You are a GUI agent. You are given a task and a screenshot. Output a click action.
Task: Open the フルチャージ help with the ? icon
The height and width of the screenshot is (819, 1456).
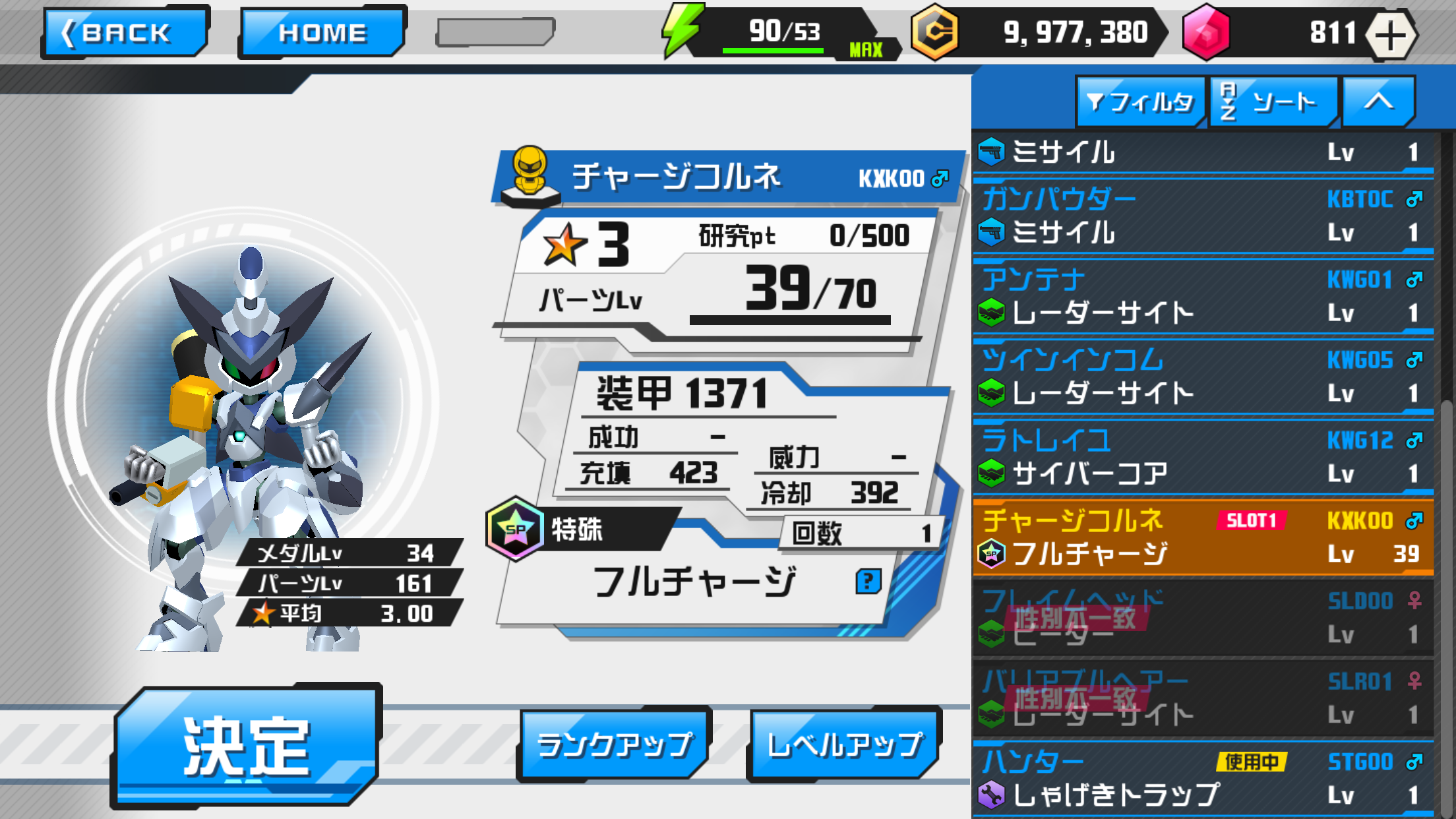click(869, 580)
